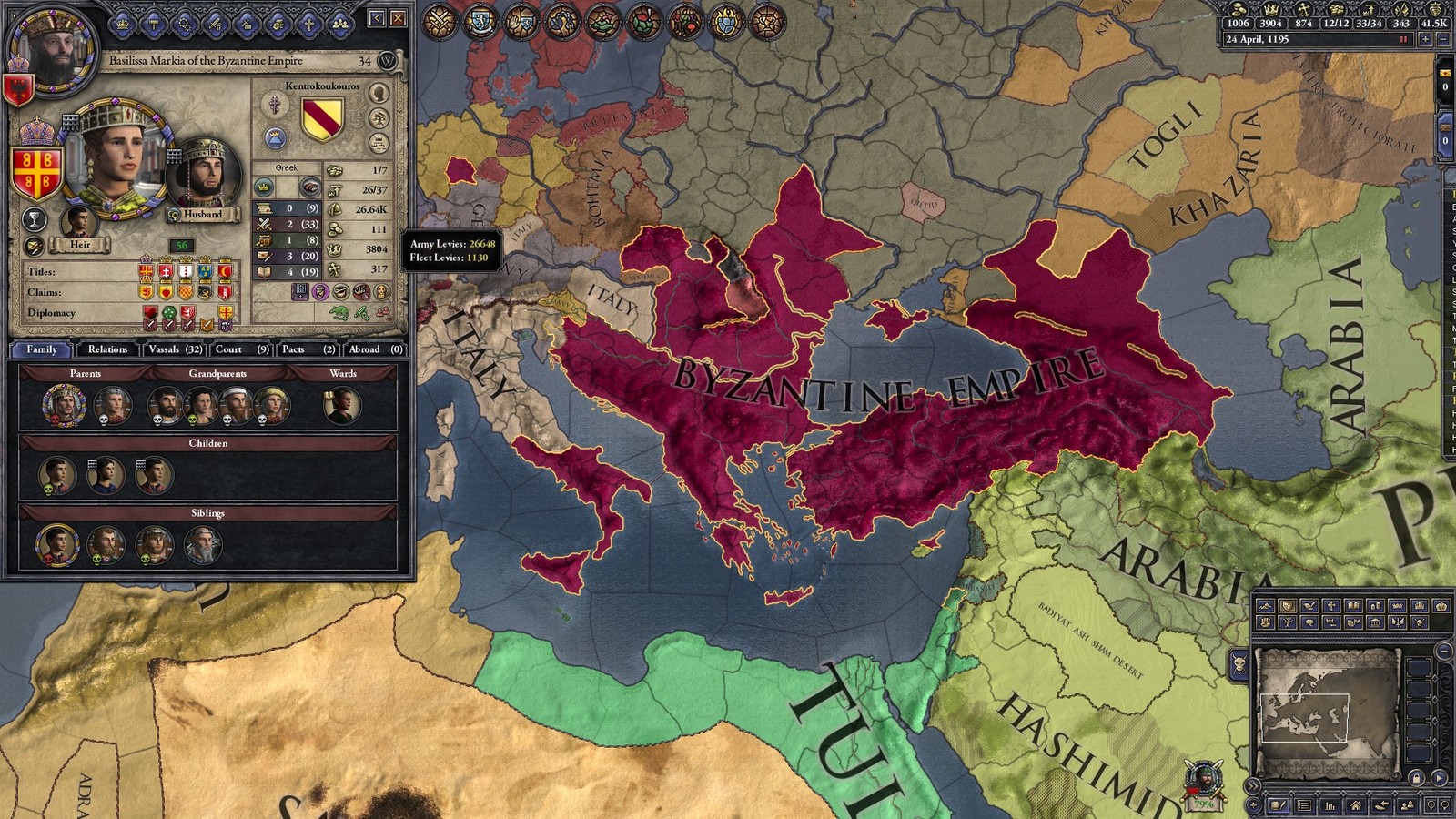Toggle pause on the date bar
Screen dimensions: 1456x819
(x=1403, y=40)
